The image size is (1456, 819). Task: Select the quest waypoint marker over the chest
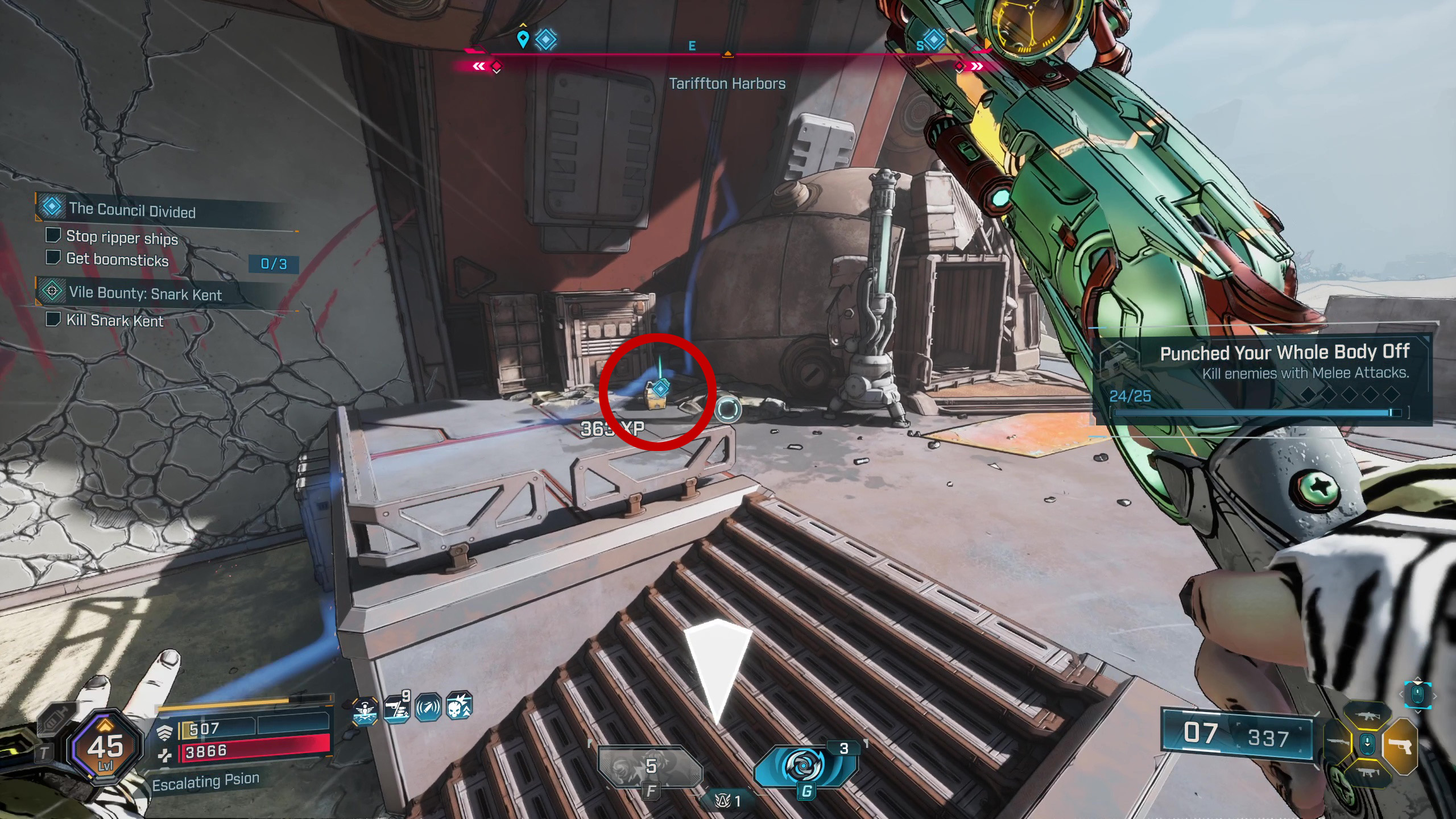point(660,389)
